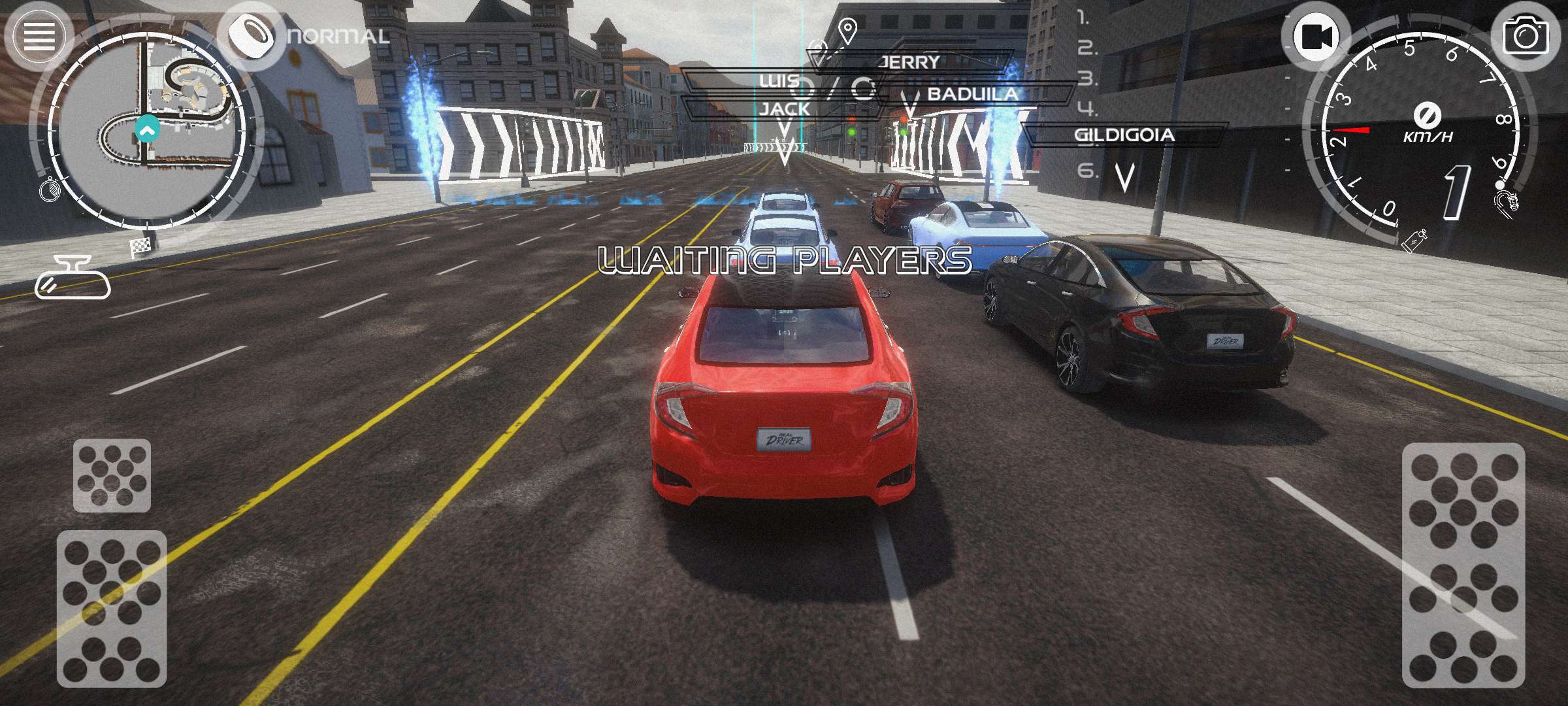Take a screenshot with the photo camera button
1568x706 pixels.
pyautogui.click(x=1525, y=37)
